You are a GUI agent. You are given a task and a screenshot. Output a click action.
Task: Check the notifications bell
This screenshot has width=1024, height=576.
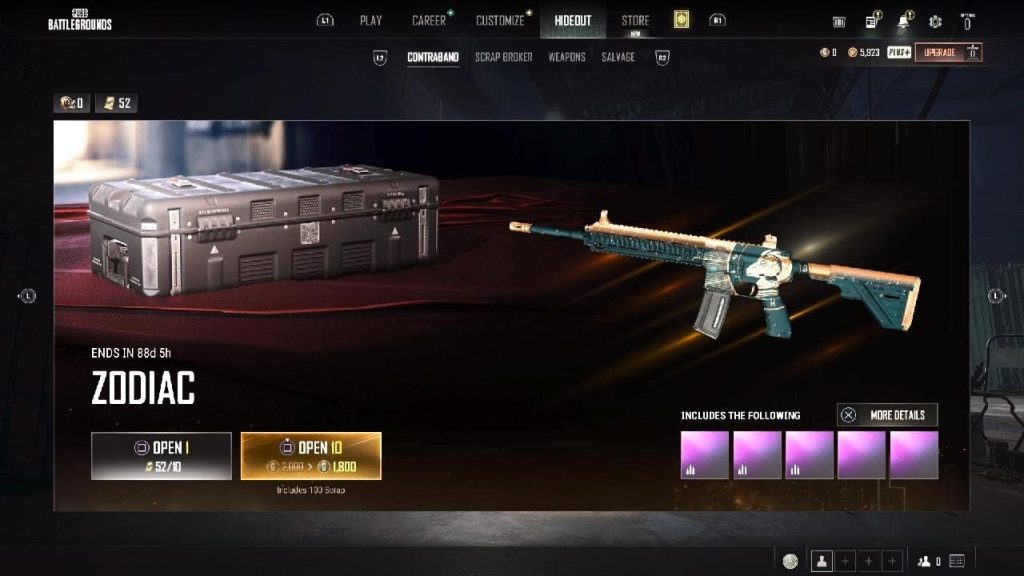click(904, 21)
